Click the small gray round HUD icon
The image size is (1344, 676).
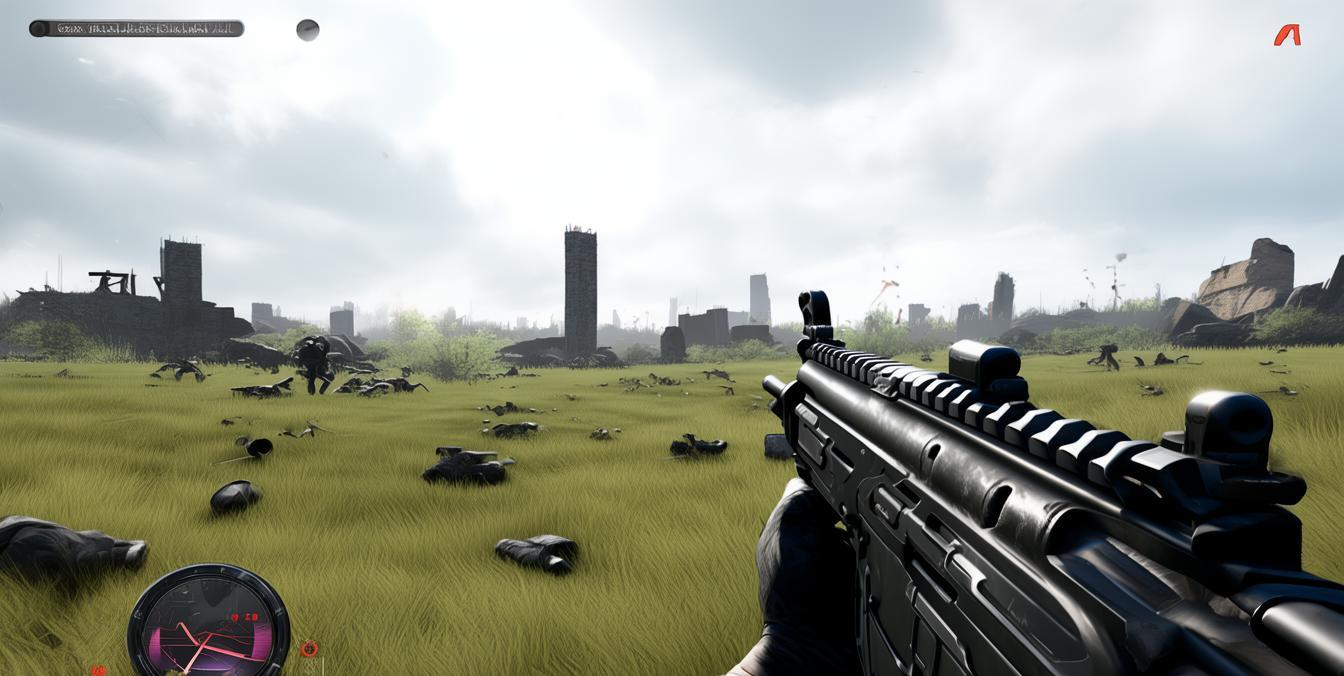pos(308,30)
